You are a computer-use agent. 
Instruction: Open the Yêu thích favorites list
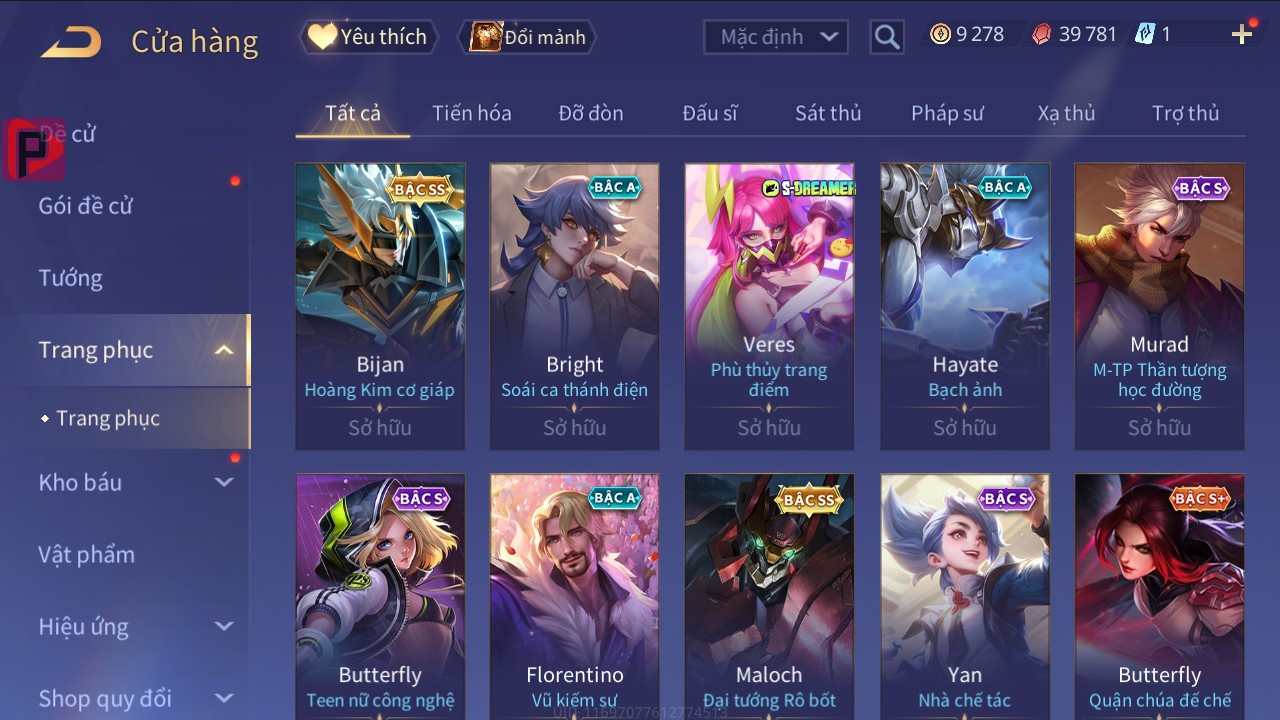click(368, 37)
